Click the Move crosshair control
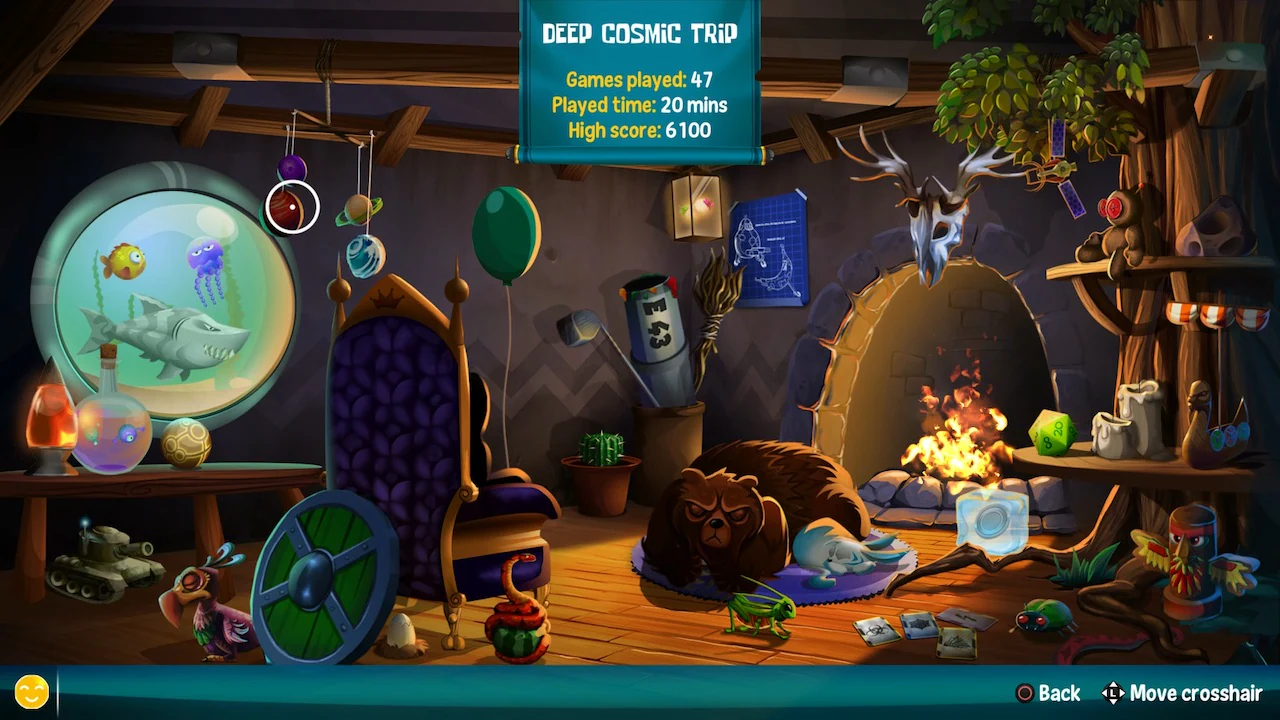 pyautogui.click(x=1185, y=693)
